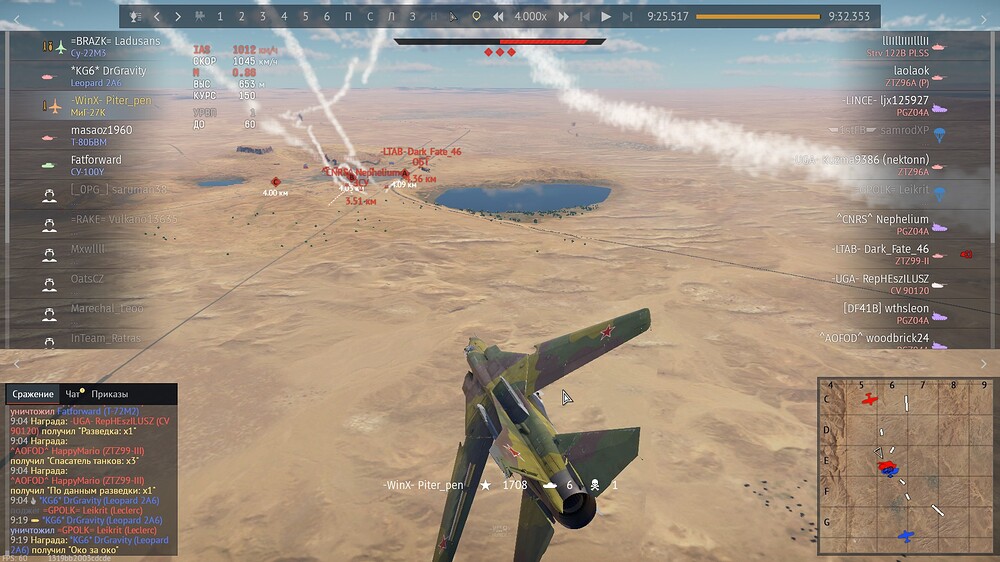Click the tactical minimap

click(904, 465)
